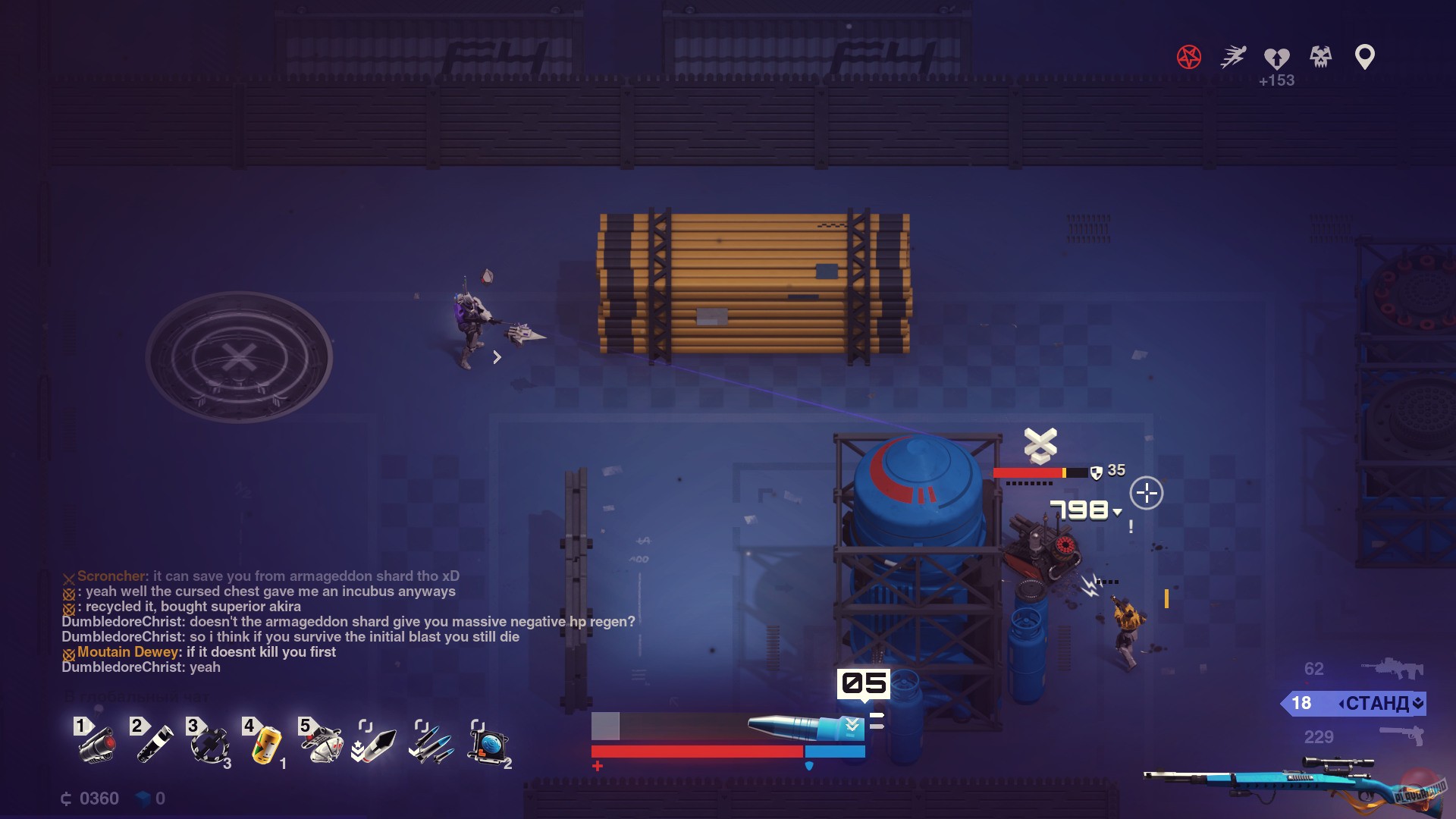Click the map location pin icon

(1364, 55)
